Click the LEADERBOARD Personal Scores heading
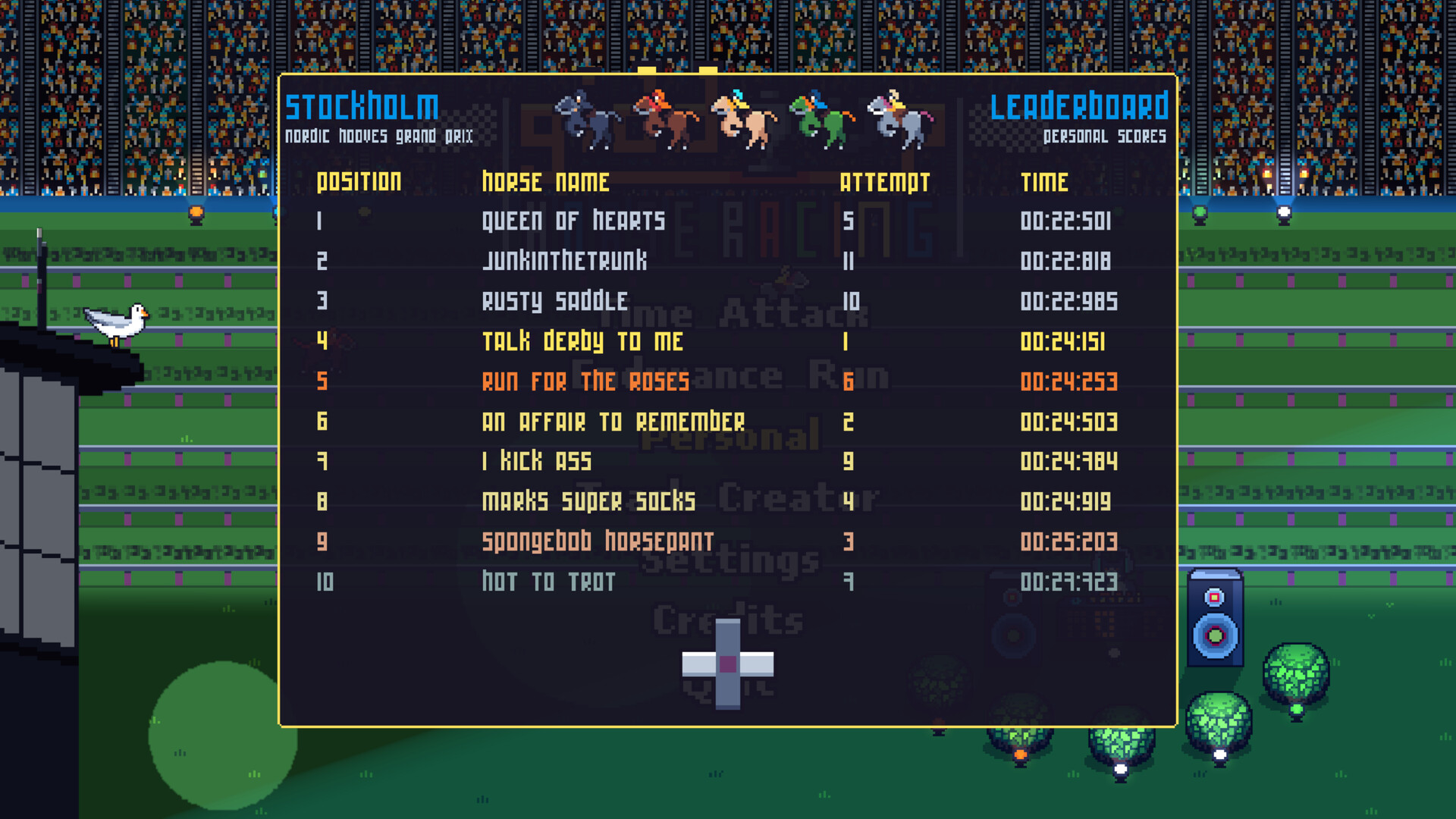The width and height of the screenshot is (1456, 819). [x=1080, y=118]
